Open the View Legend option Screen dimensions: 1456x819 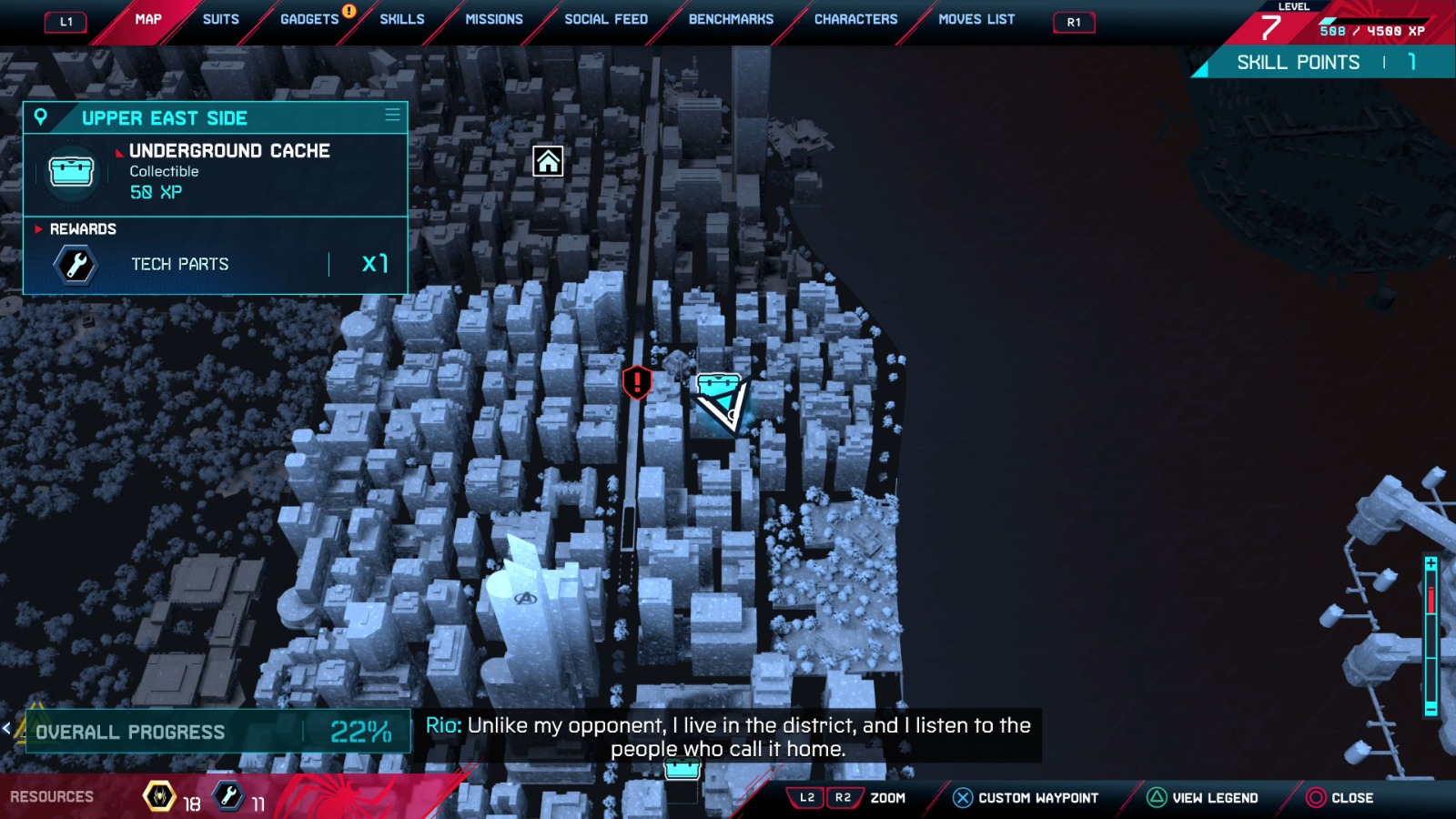point(1203,798)
